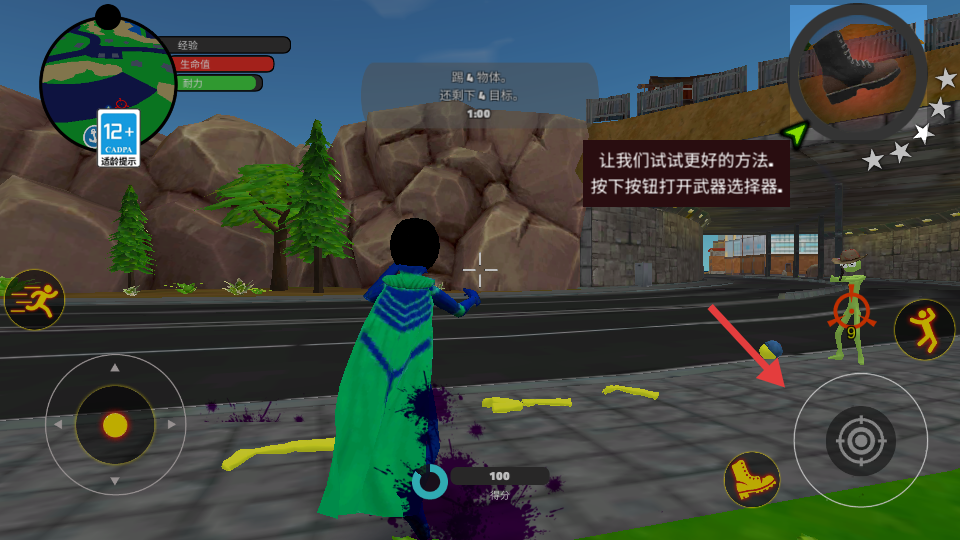Tap the CADPA 12+ age rating badge
The width and height of the screenshot is (960, 540).
pos(118,136)
